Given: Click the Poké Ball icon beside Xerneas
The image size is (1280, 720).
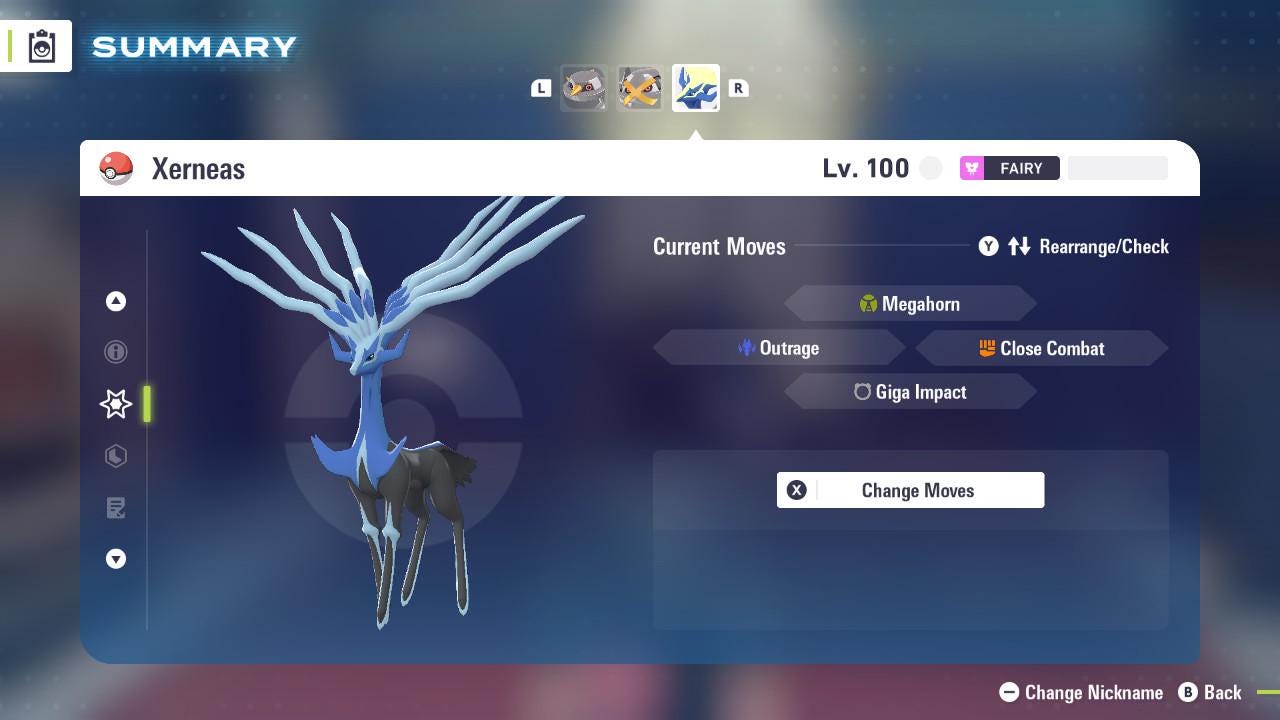Looking at the screenshot, I should [116, 167].
